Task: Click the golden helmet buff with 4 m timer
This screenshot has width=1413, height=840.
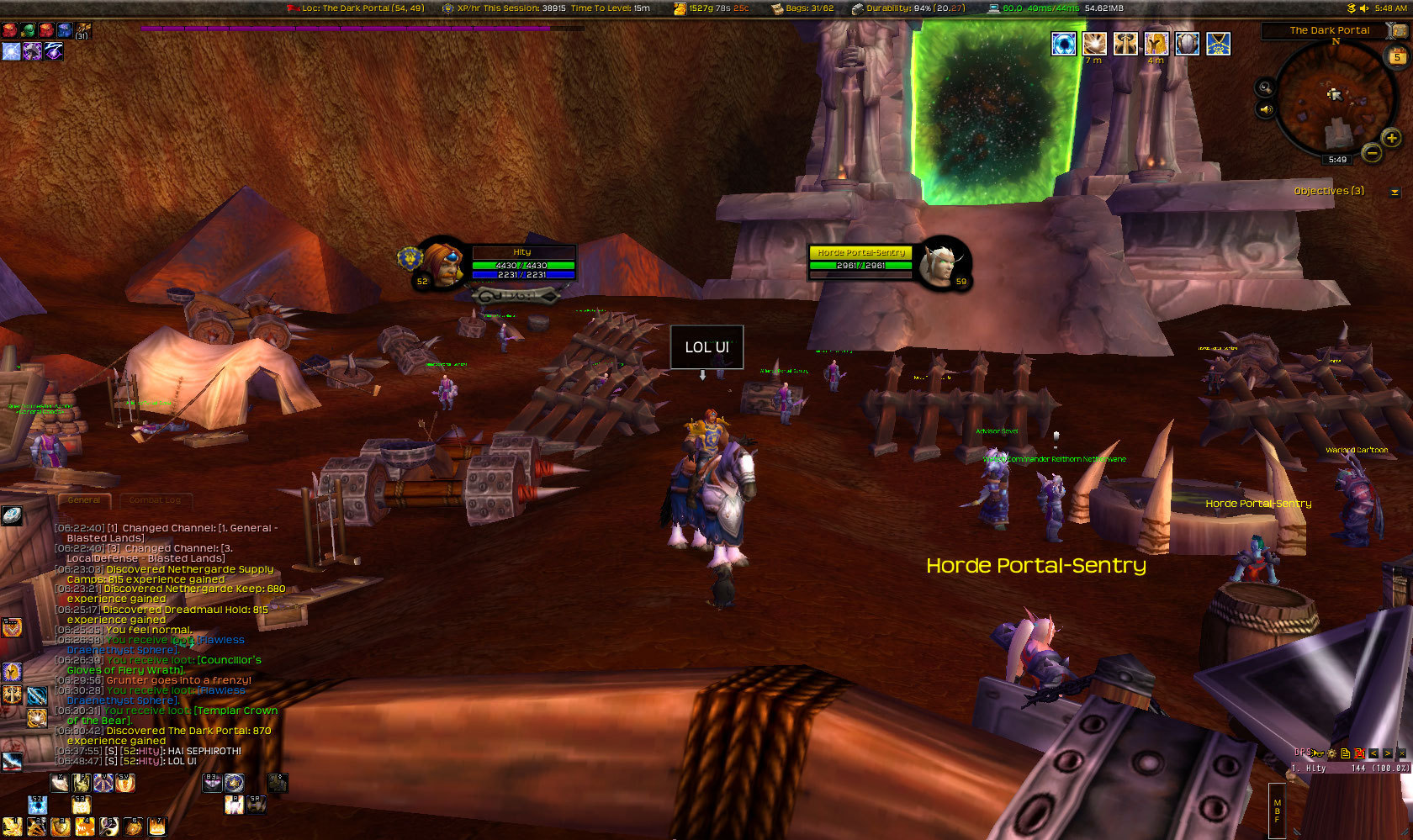Action: point(1156,44)
